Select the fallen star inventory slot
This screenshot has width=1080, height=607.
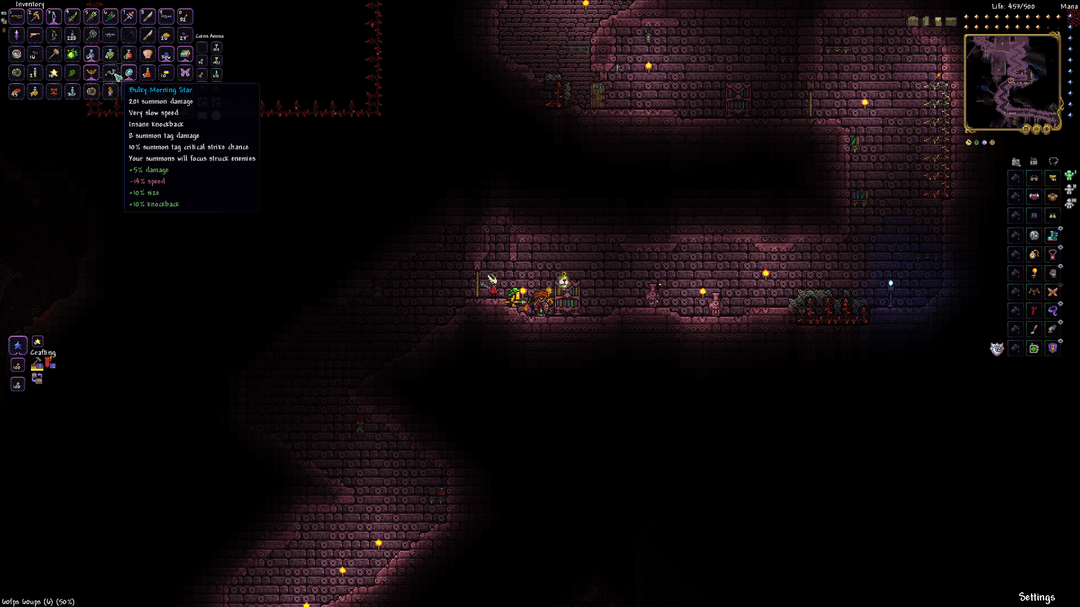click(x=54, y=73)
